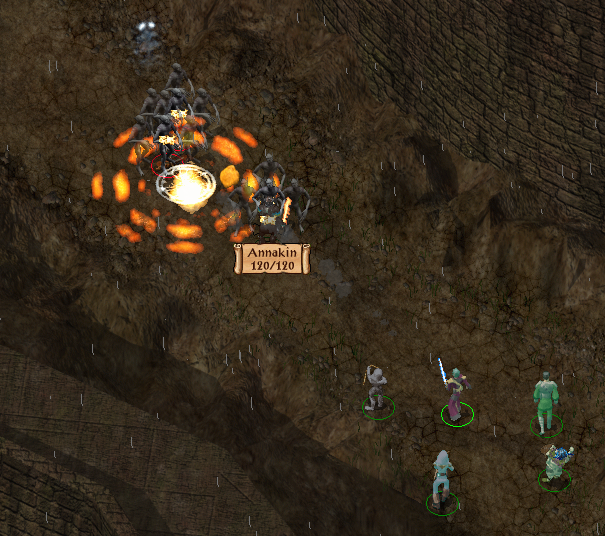Select the pale blue-robed party member

[x=442, y=480]
